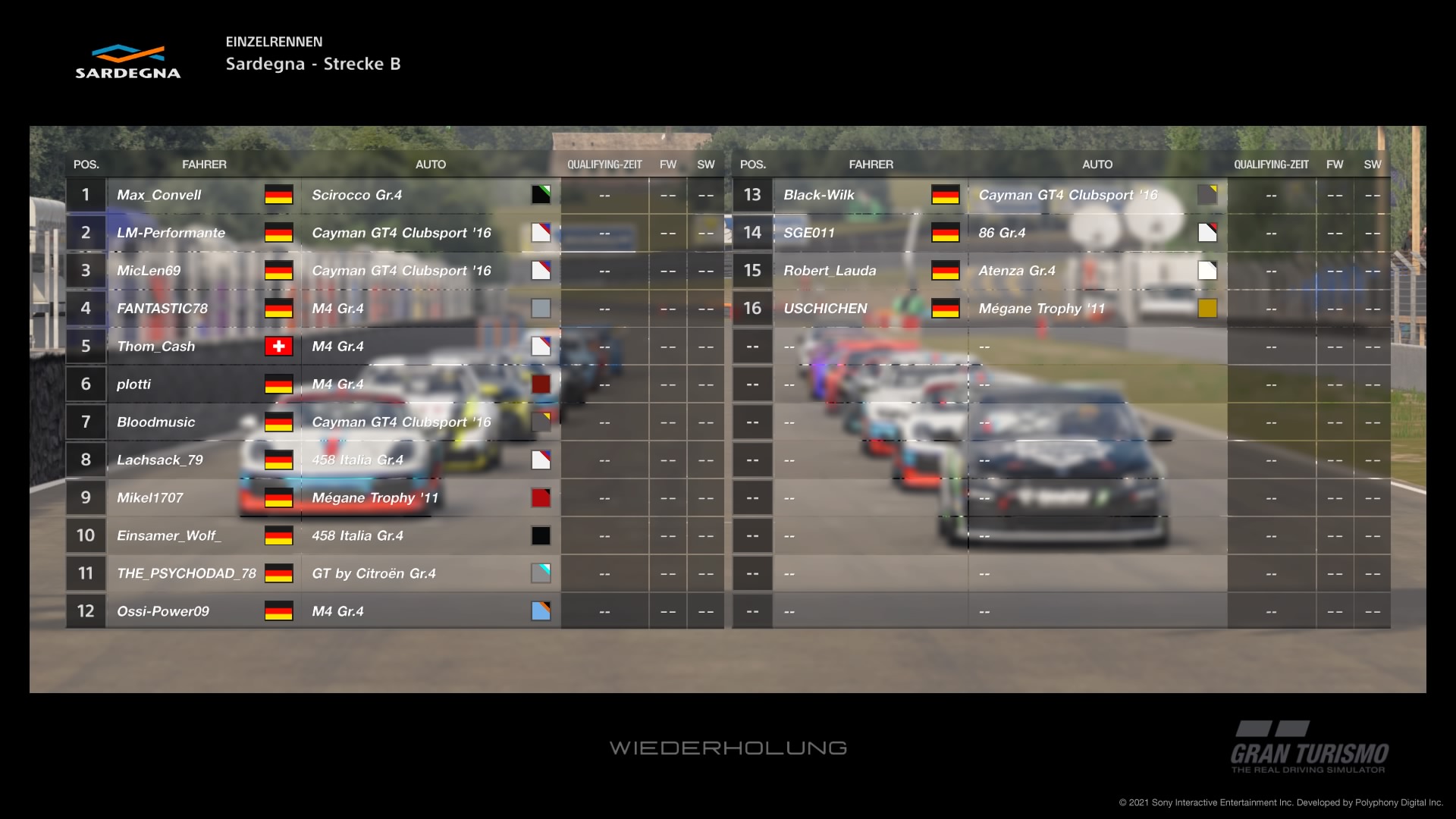1456x819 pixels.
Task: Toggle the SW column header
Action: [x=705, y=164]
